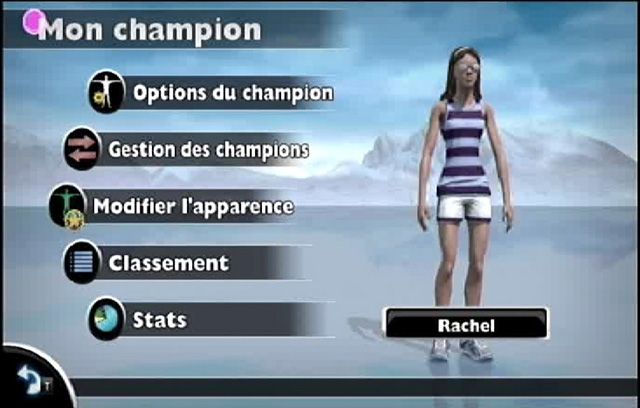Open the Classement rankings
This screenshot has width=640, height=408.
click(x=169, y=264)
